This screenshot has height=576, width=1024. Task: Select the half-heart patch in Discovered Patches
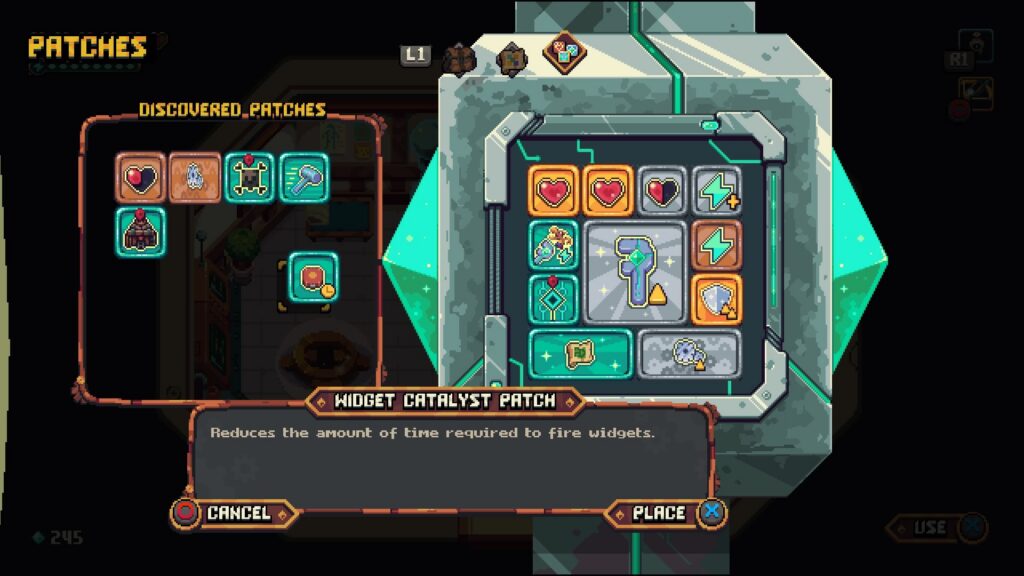(140, 178)
